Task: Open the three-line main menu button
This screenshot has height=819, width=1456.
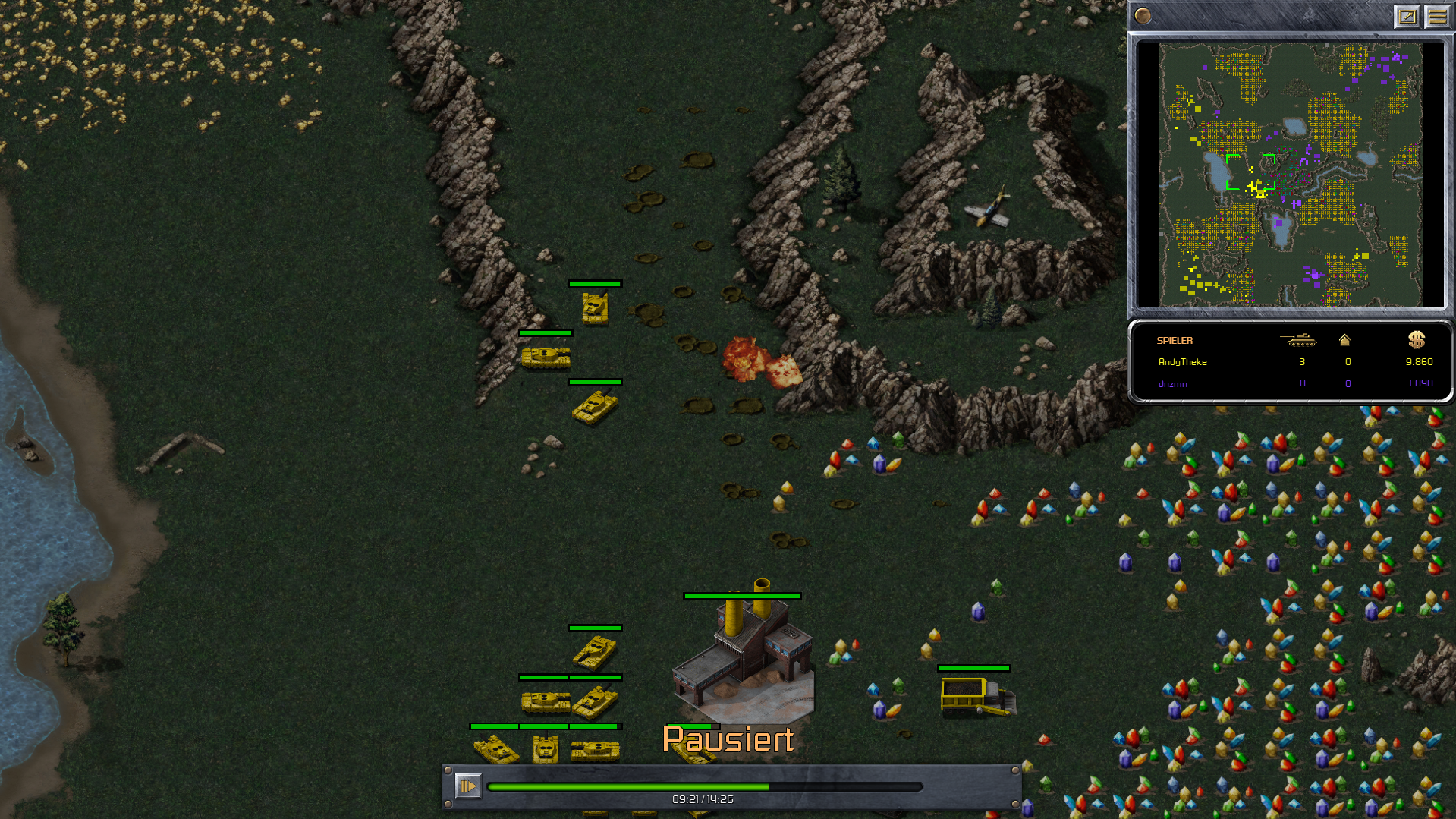Action: coord(1437,16)
